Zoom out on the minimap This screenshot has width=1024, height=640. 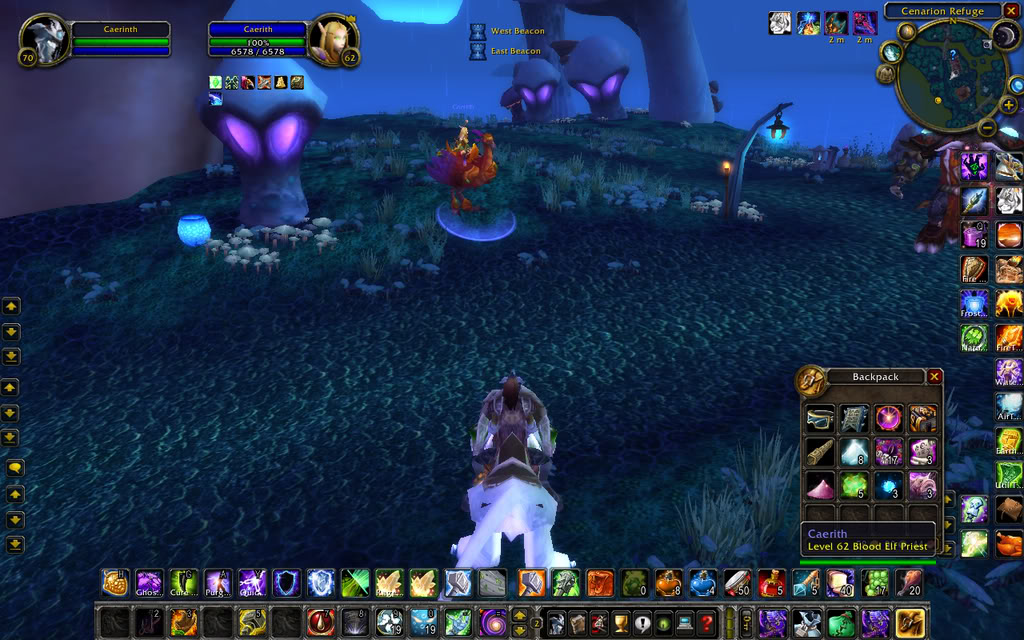(986, 127)
